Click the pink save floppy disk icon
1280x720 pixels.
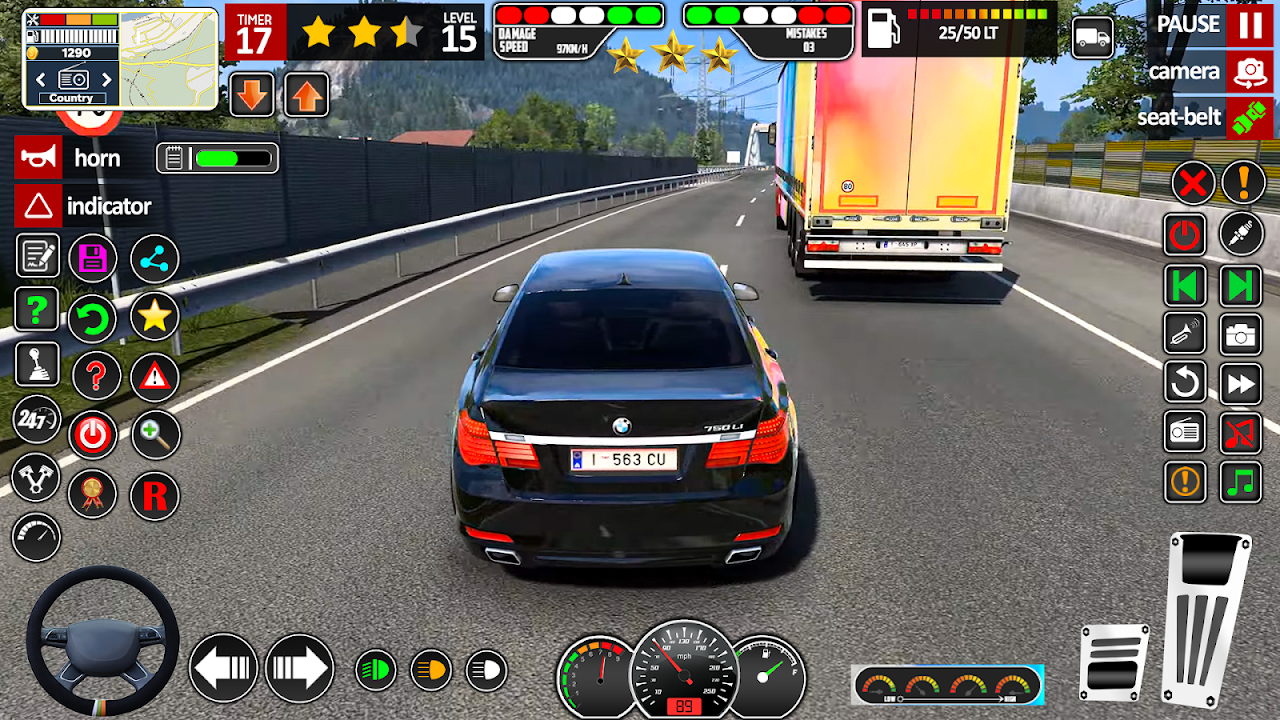pyautogui.click(x=93, y=259)
